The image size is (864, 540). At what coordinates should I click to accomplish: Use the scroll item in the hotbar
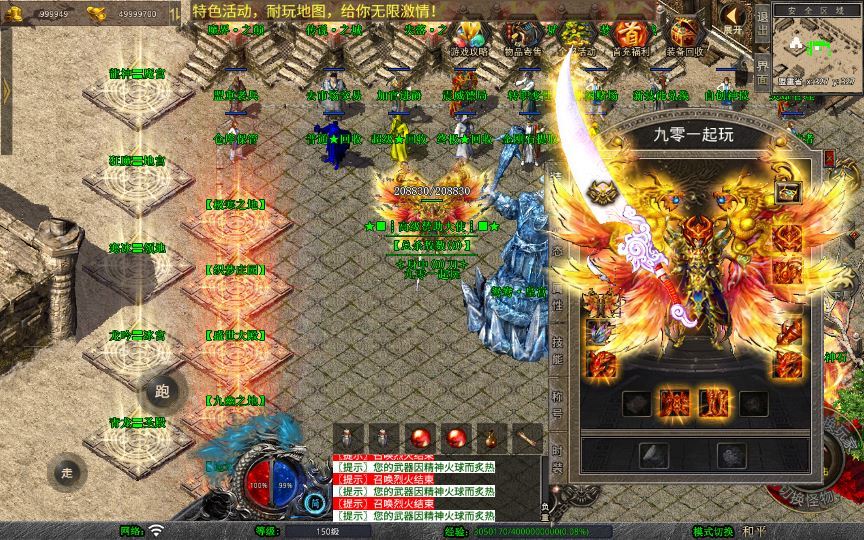527,437
